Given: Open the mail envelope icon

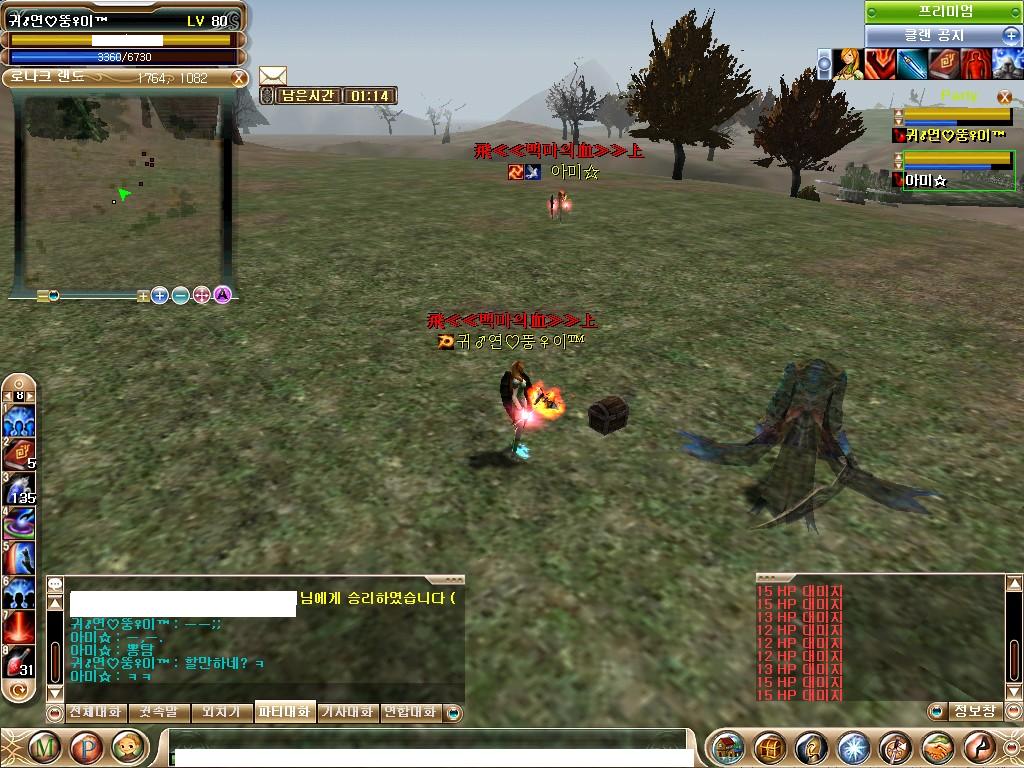Looking at the screenshot, I should [273, 76].
